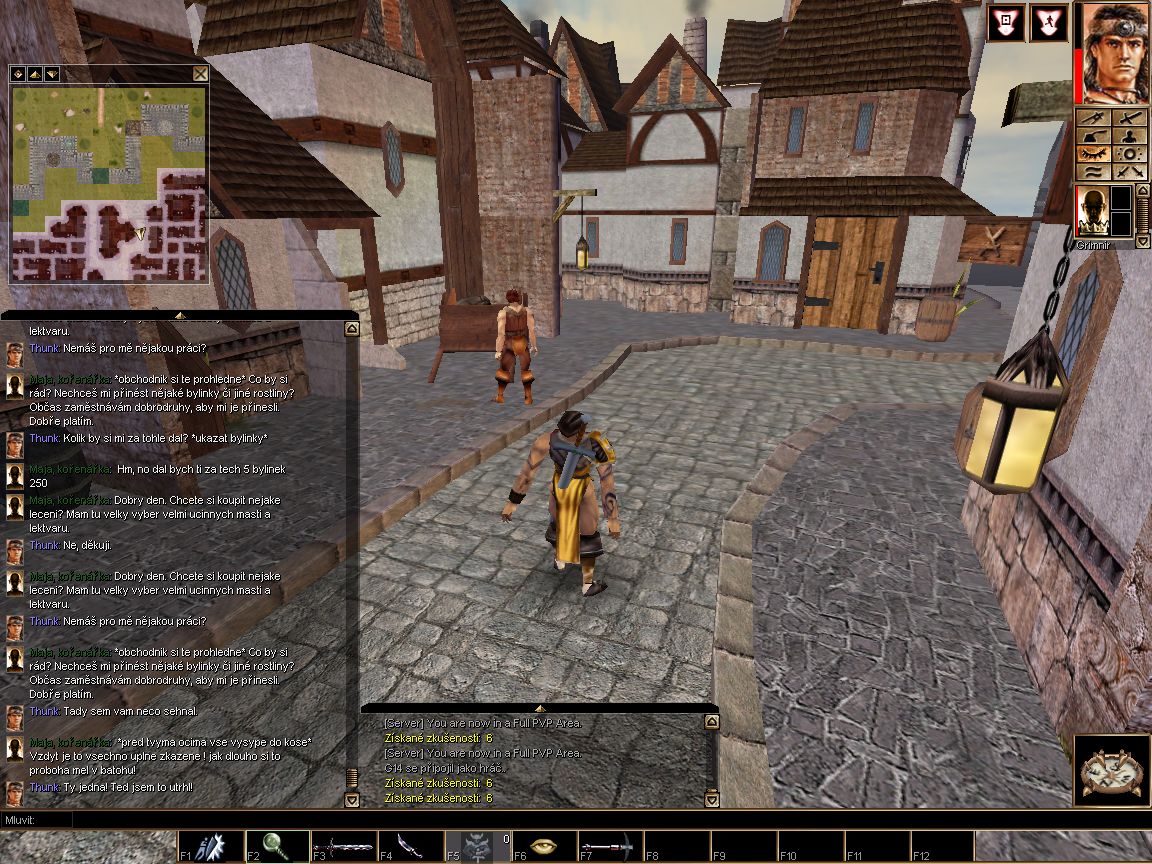
Task: Use the magnifying glass in slot F2
Action: coord(276,846)
